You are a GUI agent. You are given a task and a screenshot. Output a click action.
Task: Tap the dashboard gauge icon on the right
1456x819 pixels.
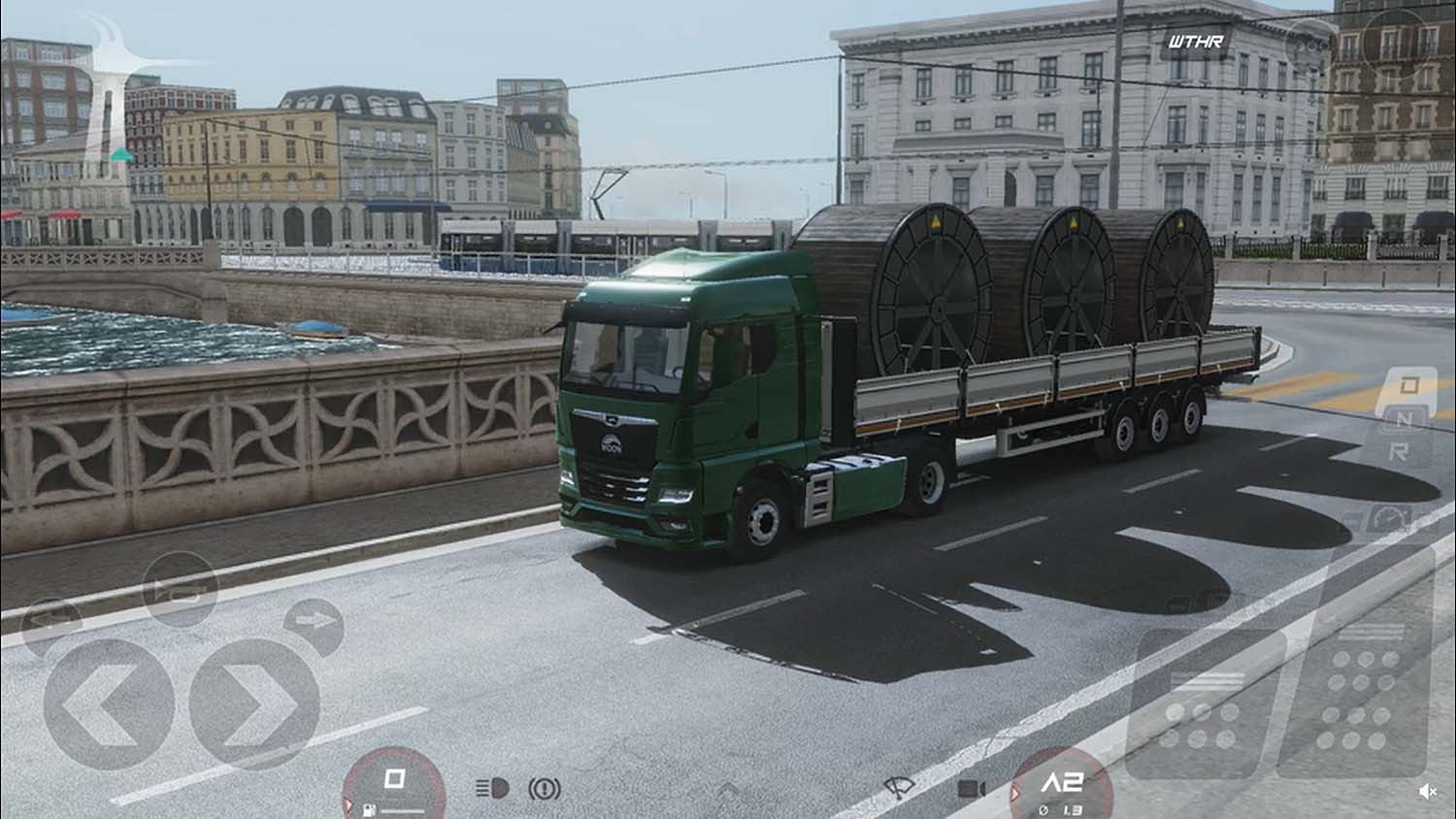[x=1390, y=518]
